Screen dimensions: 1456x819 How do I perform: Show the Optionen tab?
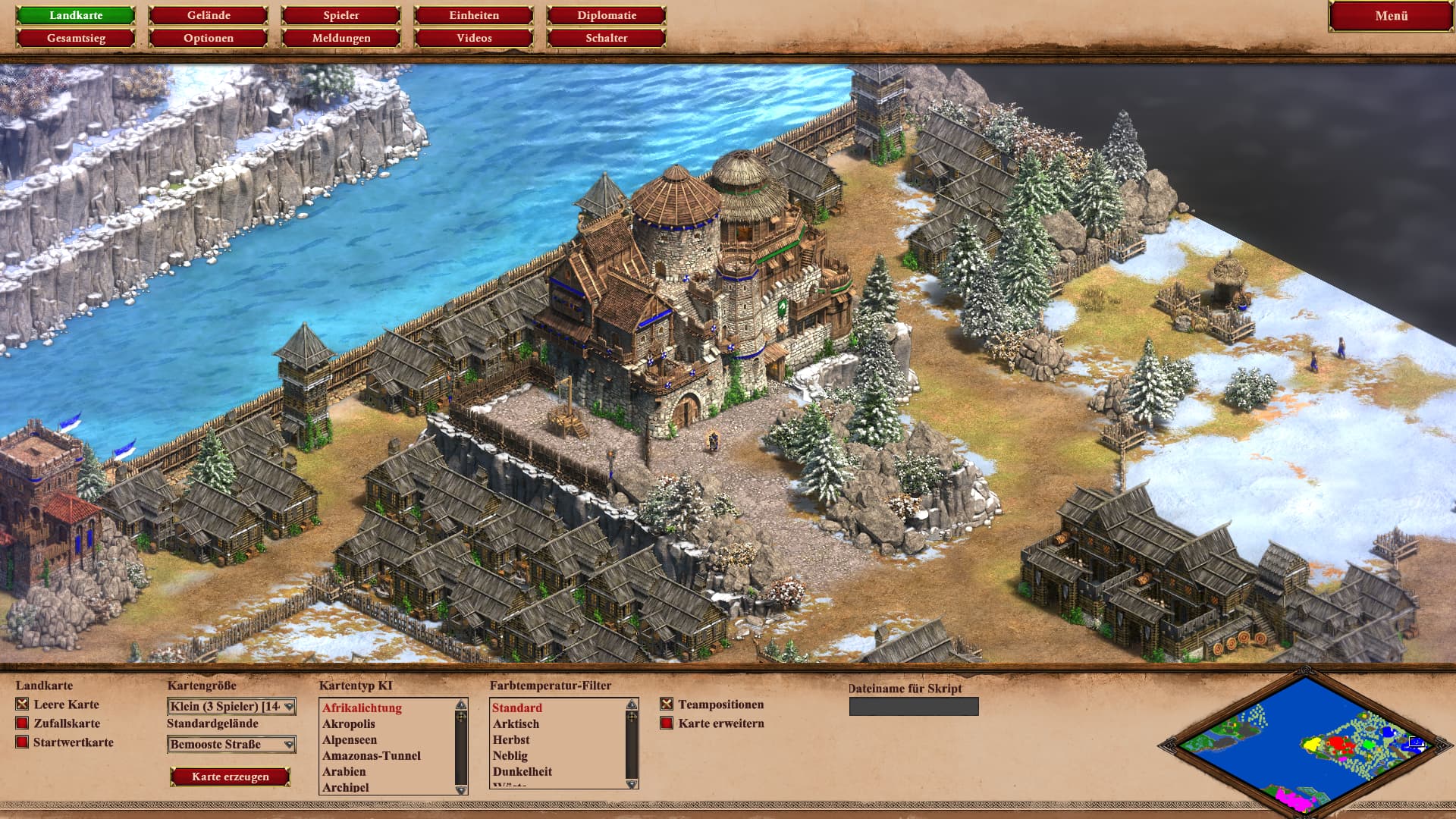[x=209, y=38]
